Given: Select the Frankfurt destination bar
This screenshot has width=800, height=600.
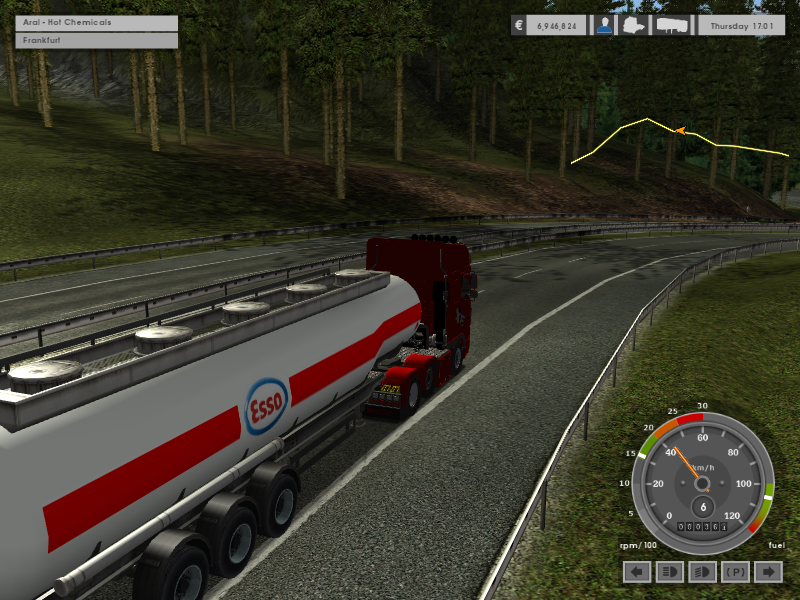Looking at the screenshot, I should 96,41.
